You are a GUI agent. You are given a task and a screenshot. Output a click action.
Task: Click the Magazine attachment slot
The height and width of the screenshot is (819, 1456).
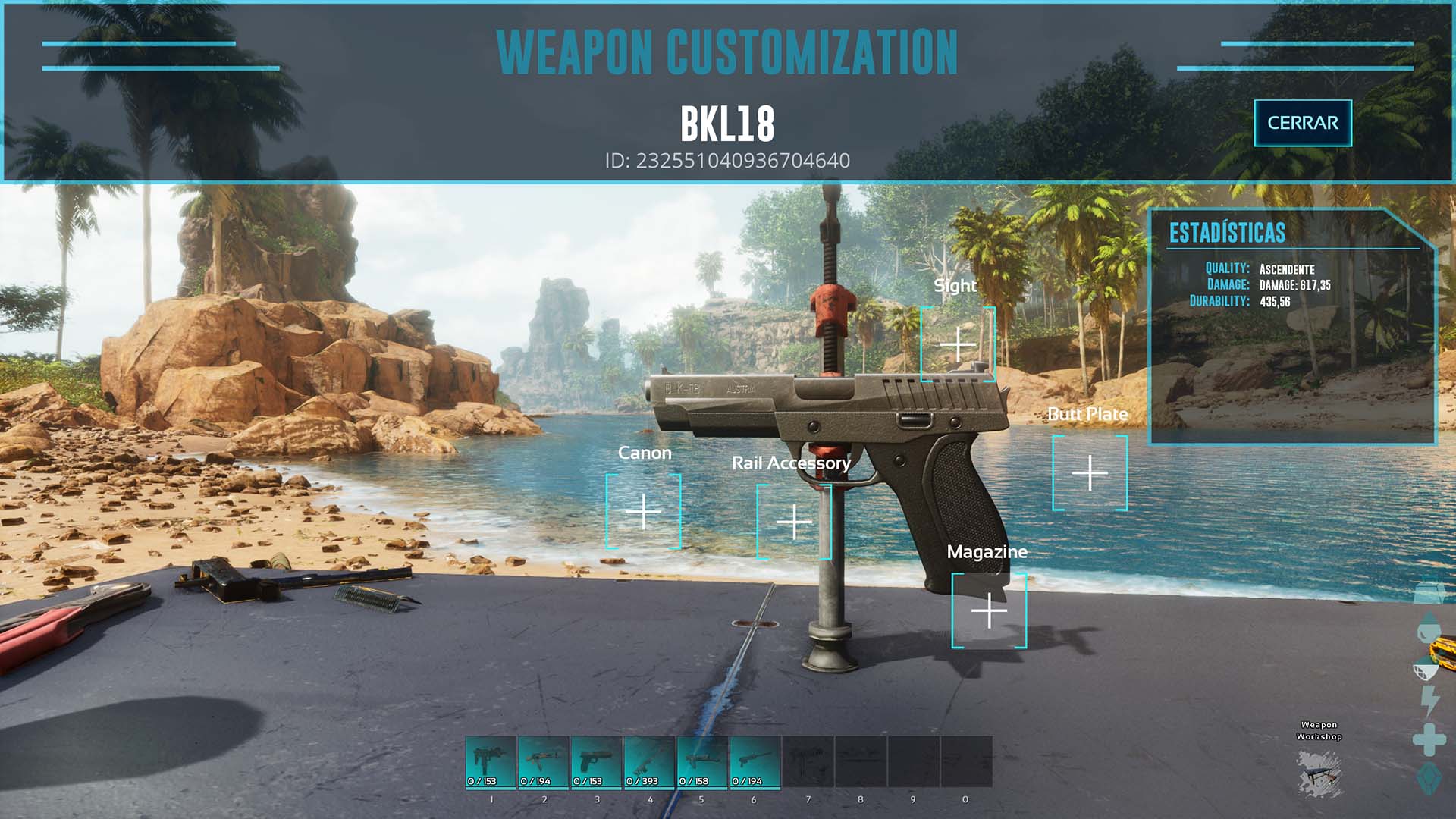(989, 610)
